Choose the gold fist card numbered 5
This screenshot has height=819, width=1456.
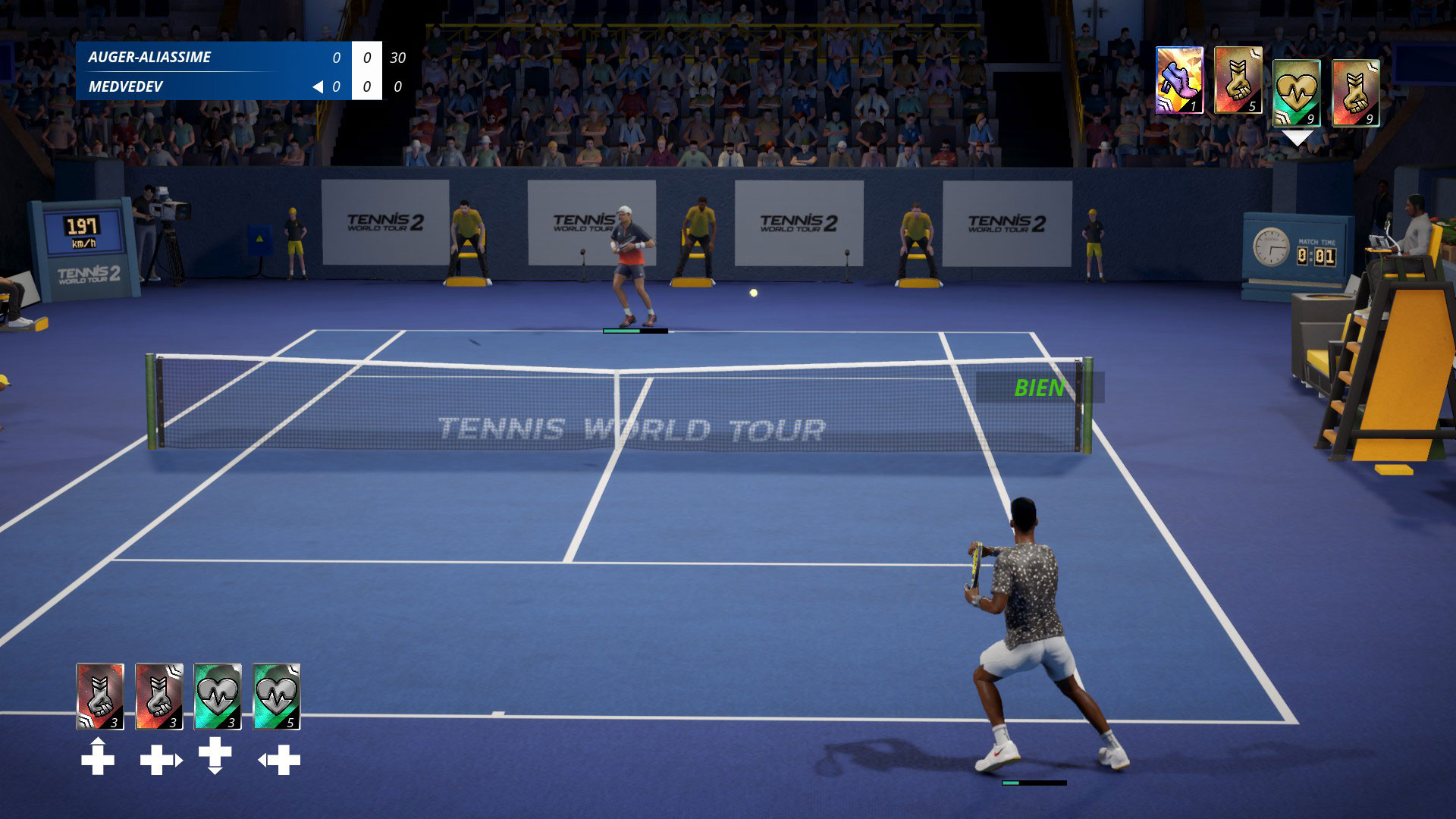coord(1238,80)
